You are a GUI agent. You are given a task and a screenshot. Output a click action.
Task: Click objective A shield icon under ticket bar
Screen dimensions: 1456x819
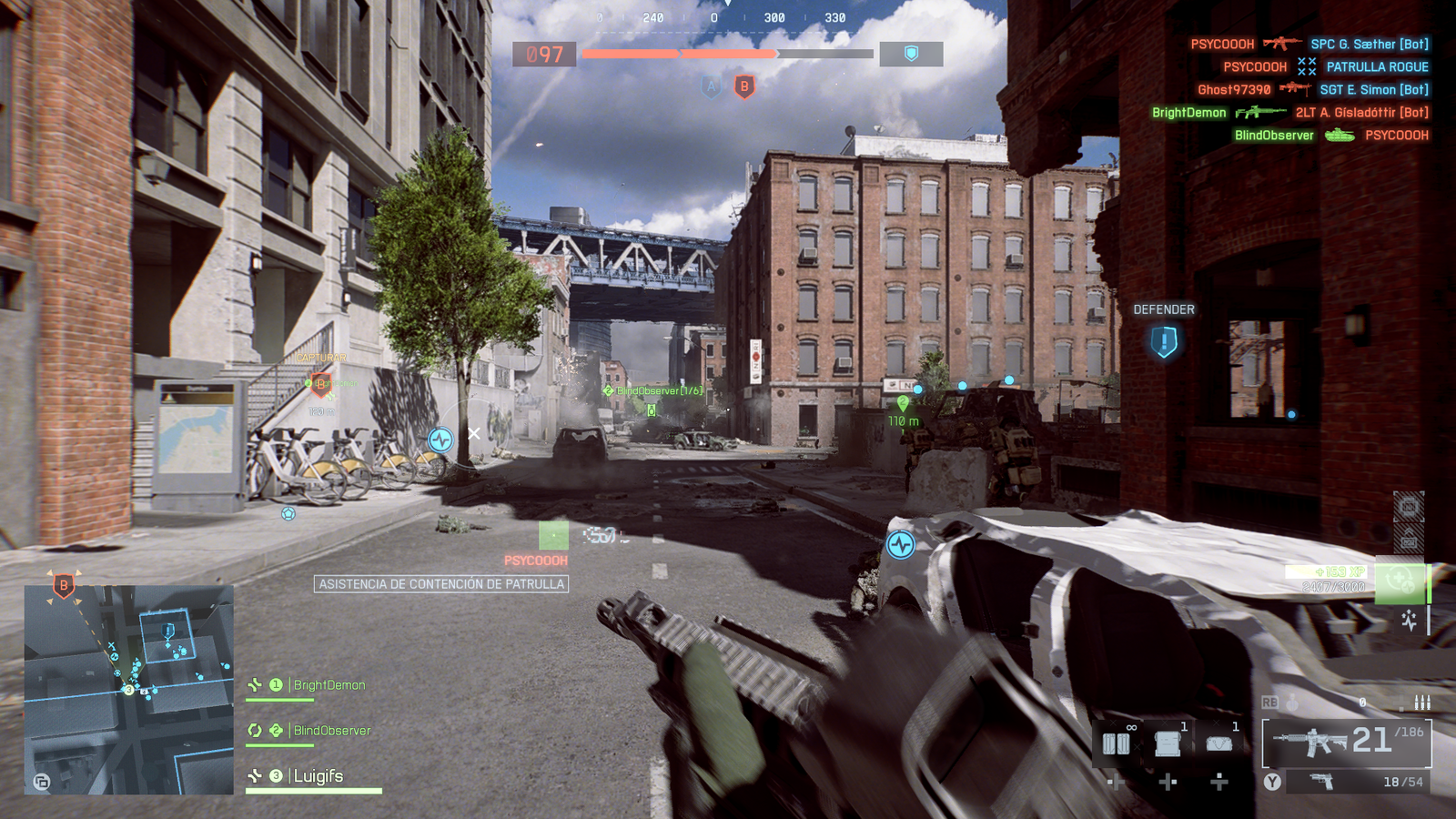711,87
